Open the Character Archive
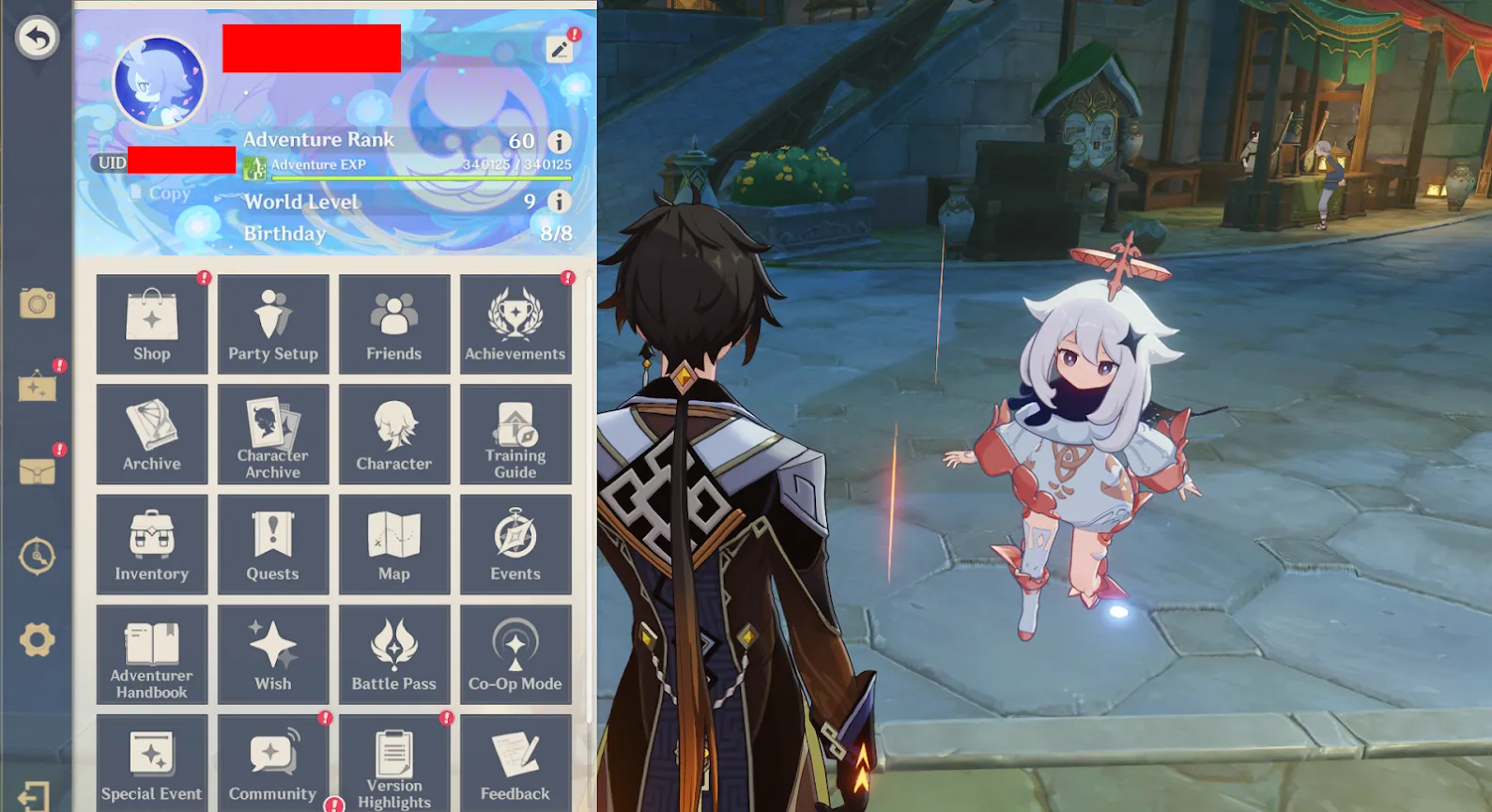This screenshot has height=812, width=1492. [273, 435]
